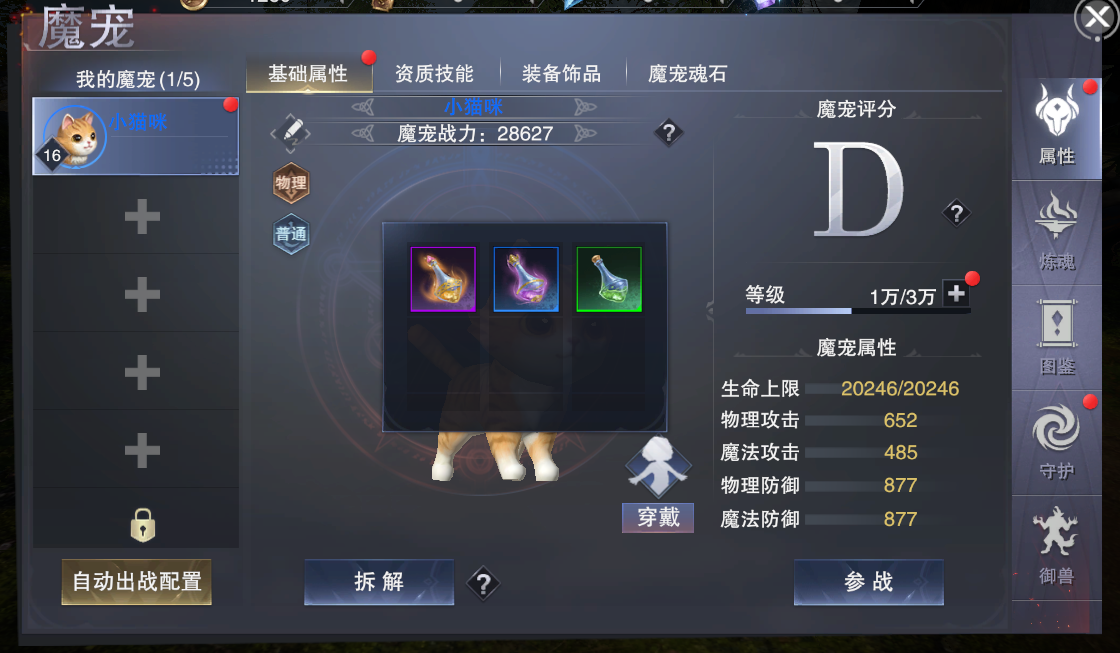This screenshot has height=653, width=1120.
Task: Select the green-bordered potion
Action: (x=609, y=279)
